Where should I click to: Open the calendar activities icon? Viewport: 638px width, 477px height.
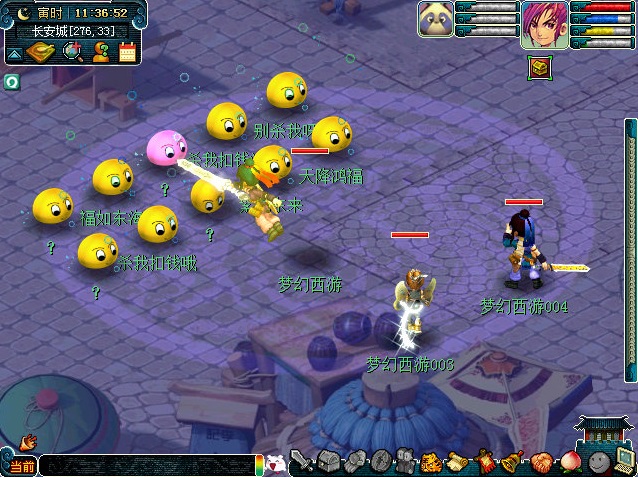click(127, 52)
